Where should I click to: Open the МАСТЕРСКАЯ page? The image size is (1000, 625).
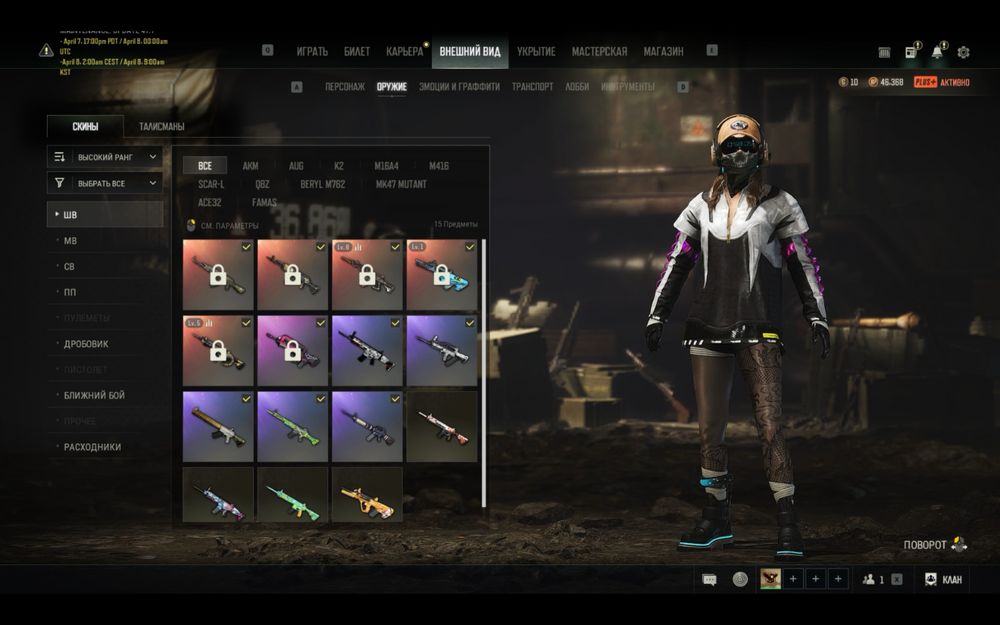tap(599, 52)
